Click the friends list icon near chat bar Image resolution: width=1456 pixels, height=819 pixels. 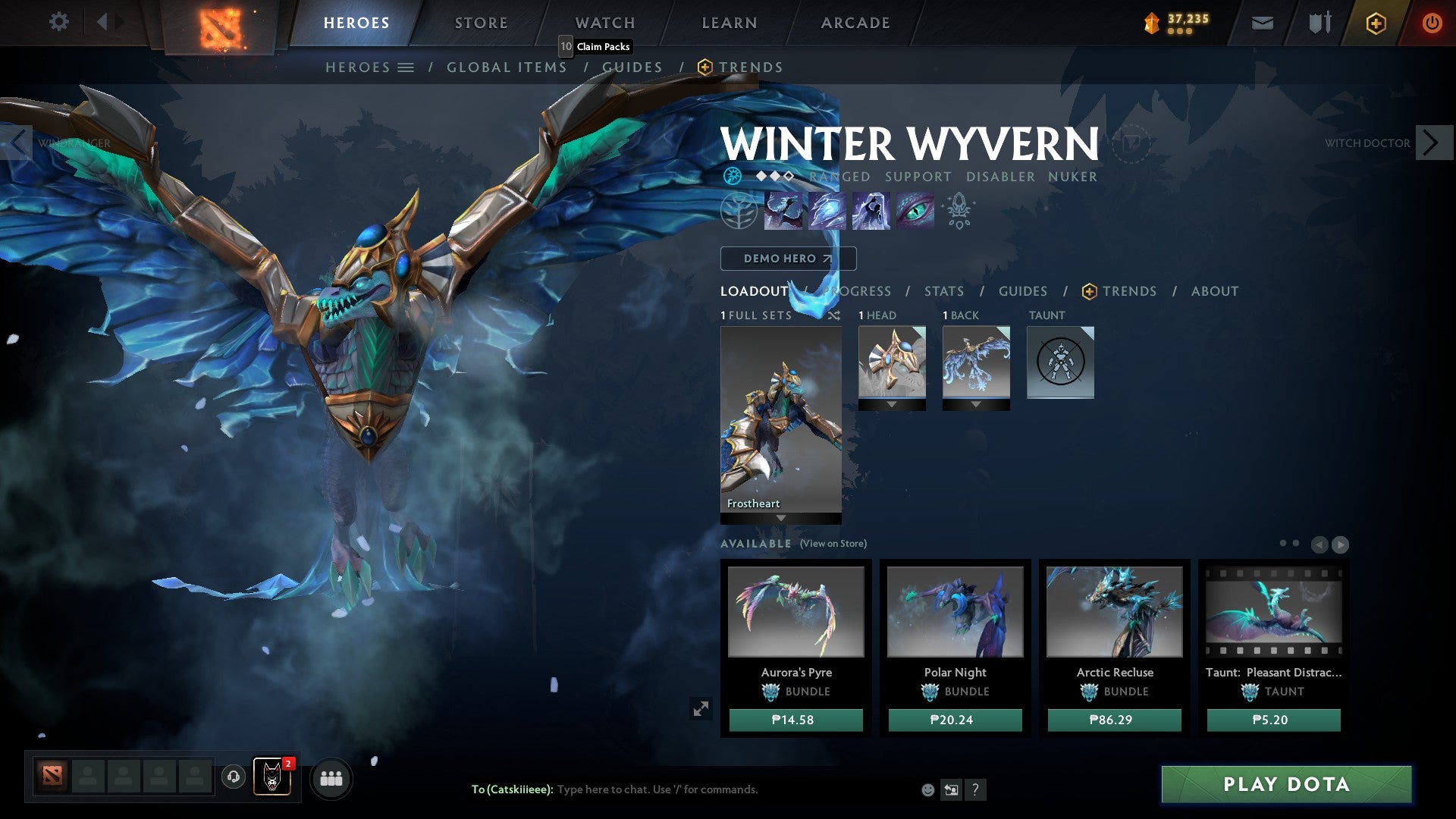point(331,778)
